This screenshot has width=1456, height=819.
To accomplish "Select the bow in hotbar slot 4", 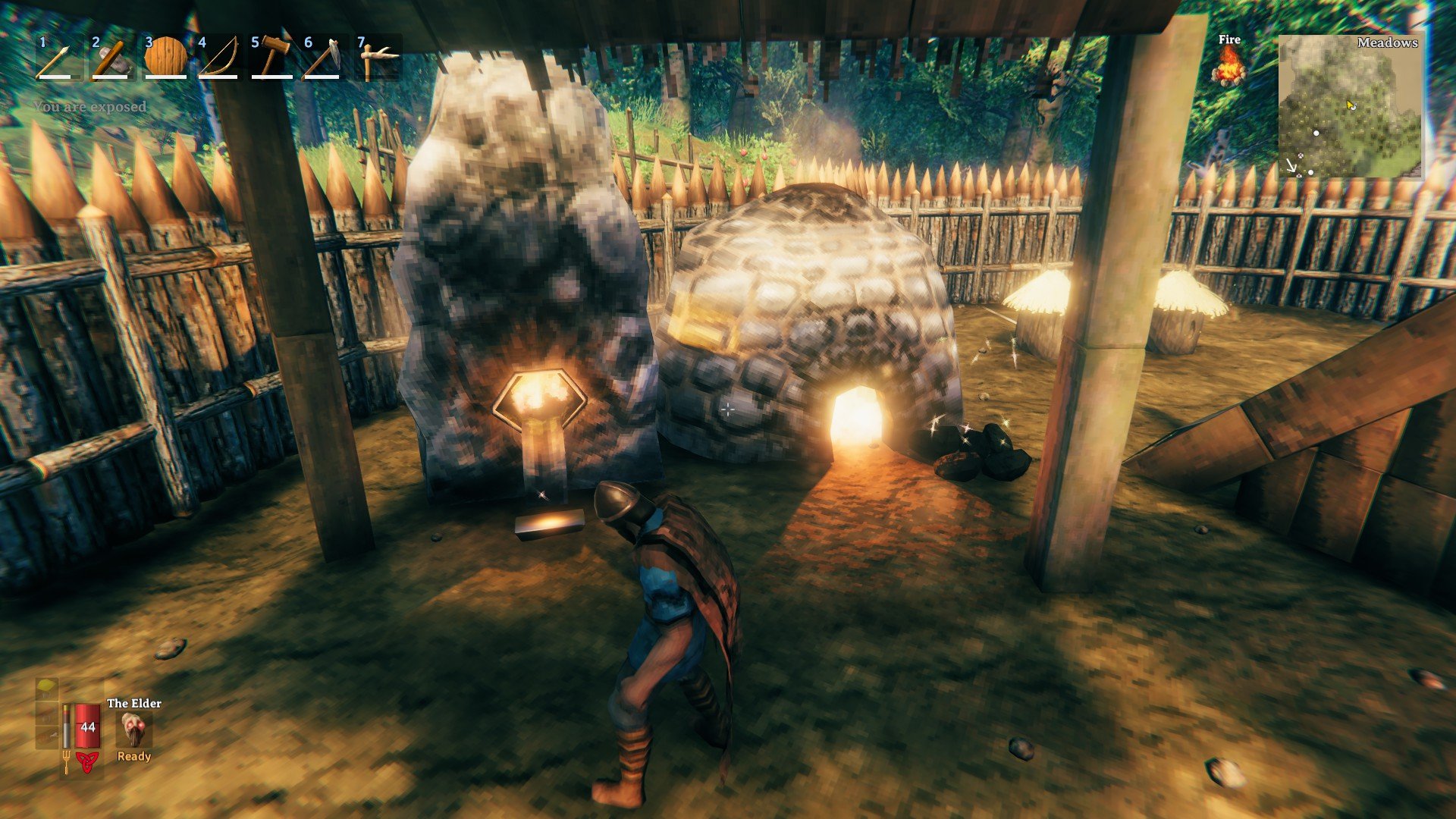I will click(x=218, y=58).
